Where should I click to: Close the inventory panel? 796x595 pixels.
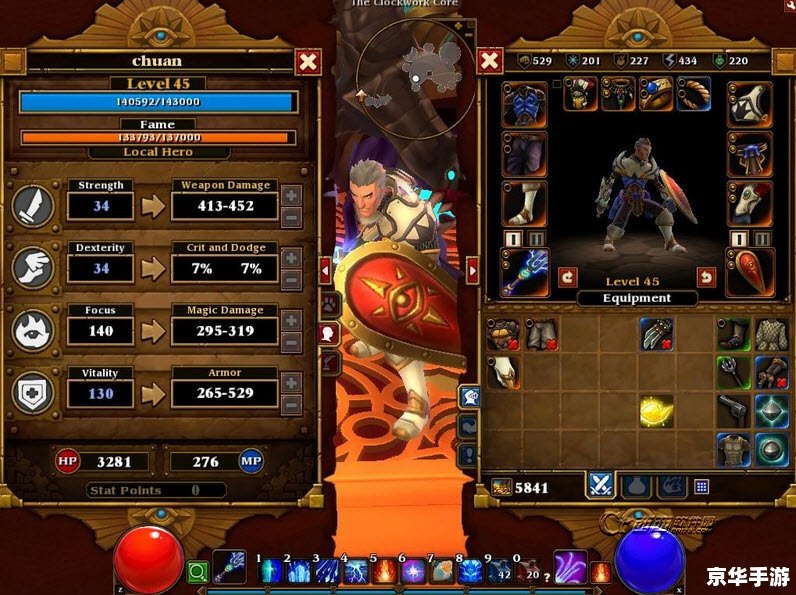click(489, 62)
